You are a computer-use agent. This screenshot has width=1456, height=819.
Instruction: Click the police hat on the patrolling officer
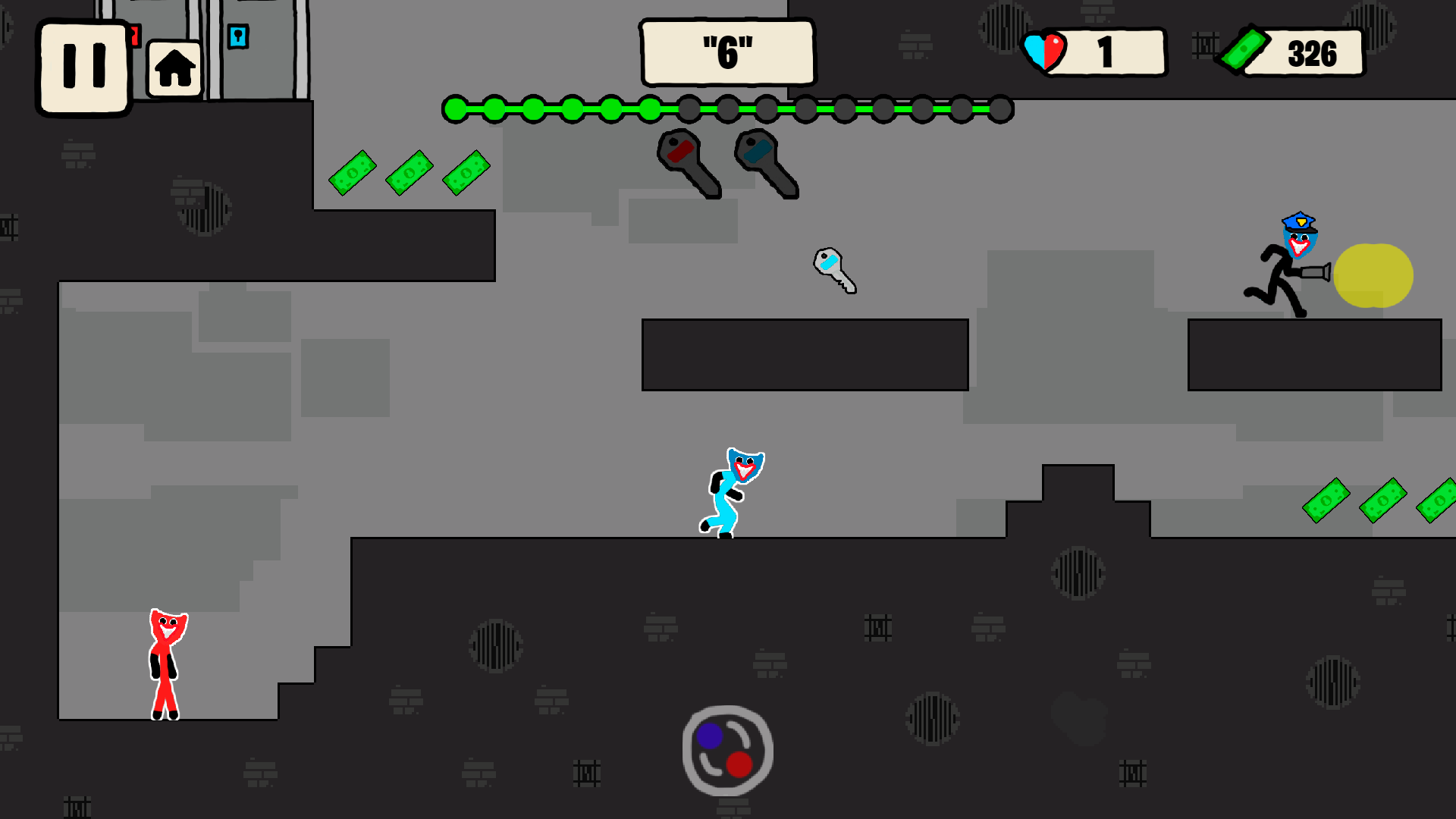click(1299, 222)
